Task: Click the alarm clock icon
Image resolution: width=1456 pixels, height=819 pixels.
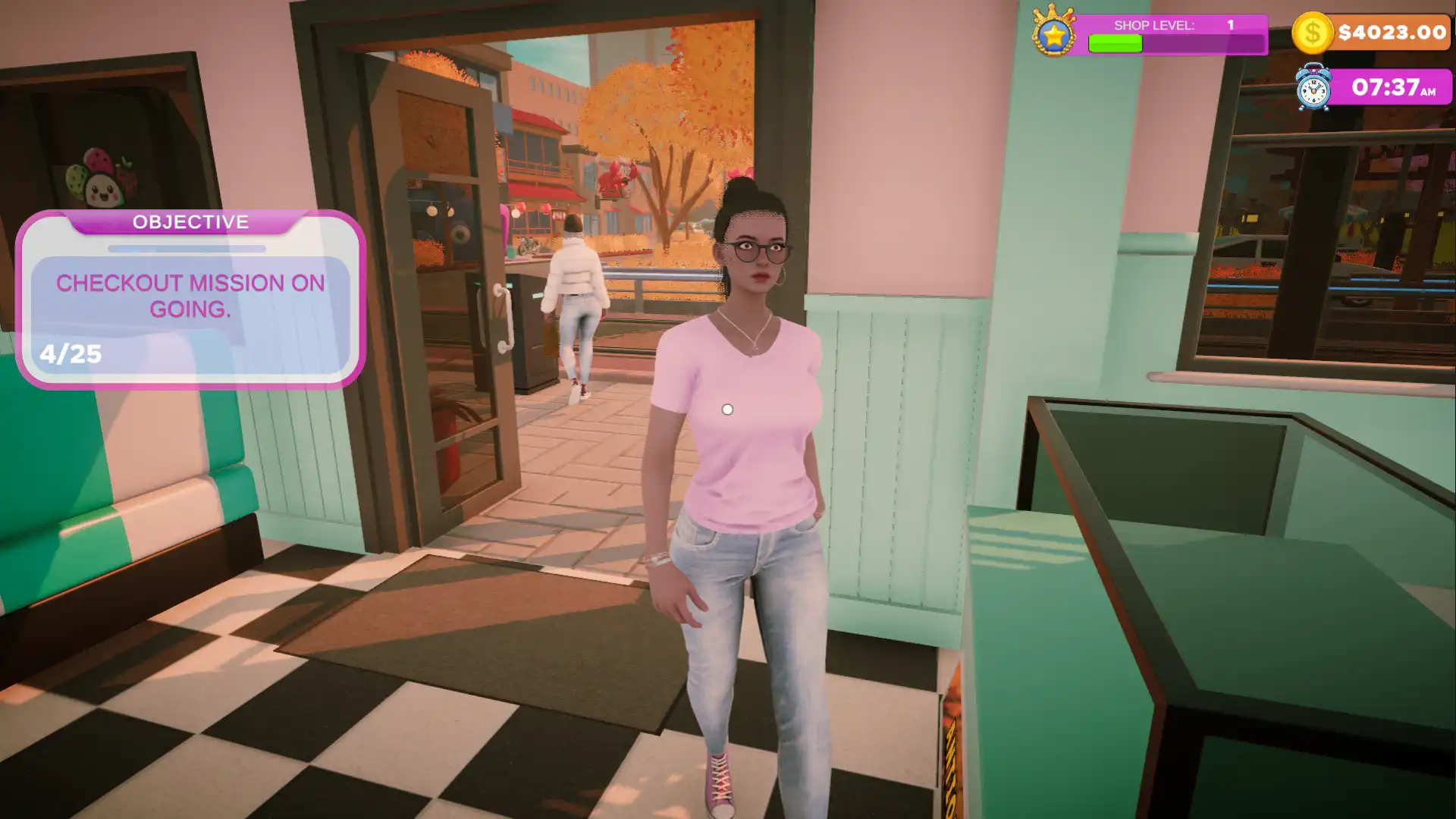Action: 1313,89
